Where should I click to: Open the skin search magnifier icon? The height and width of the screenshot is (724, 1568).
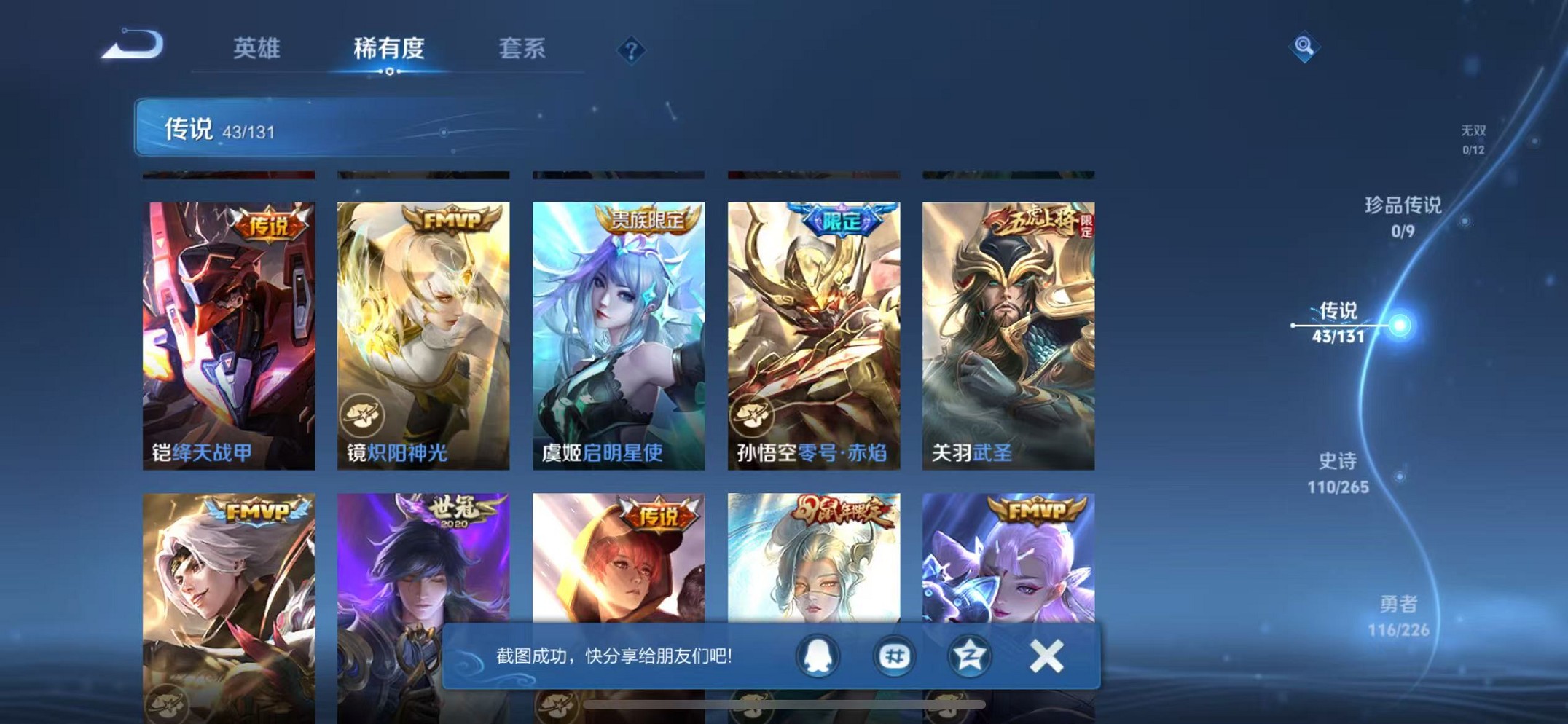(x=1305, y=48)
